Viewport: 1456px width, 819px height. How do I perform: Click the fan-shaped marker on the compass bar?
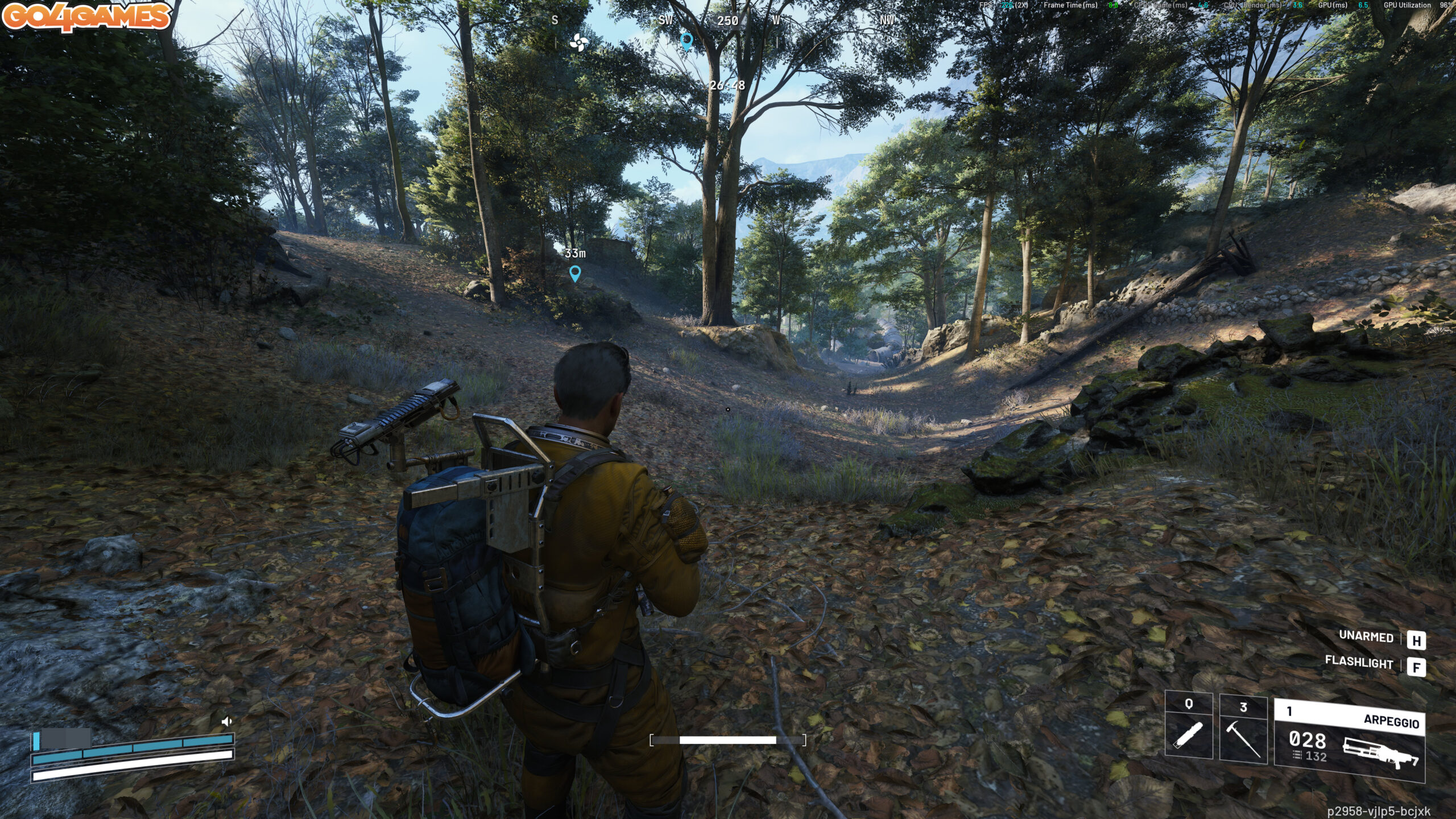[x=578, y=42]
